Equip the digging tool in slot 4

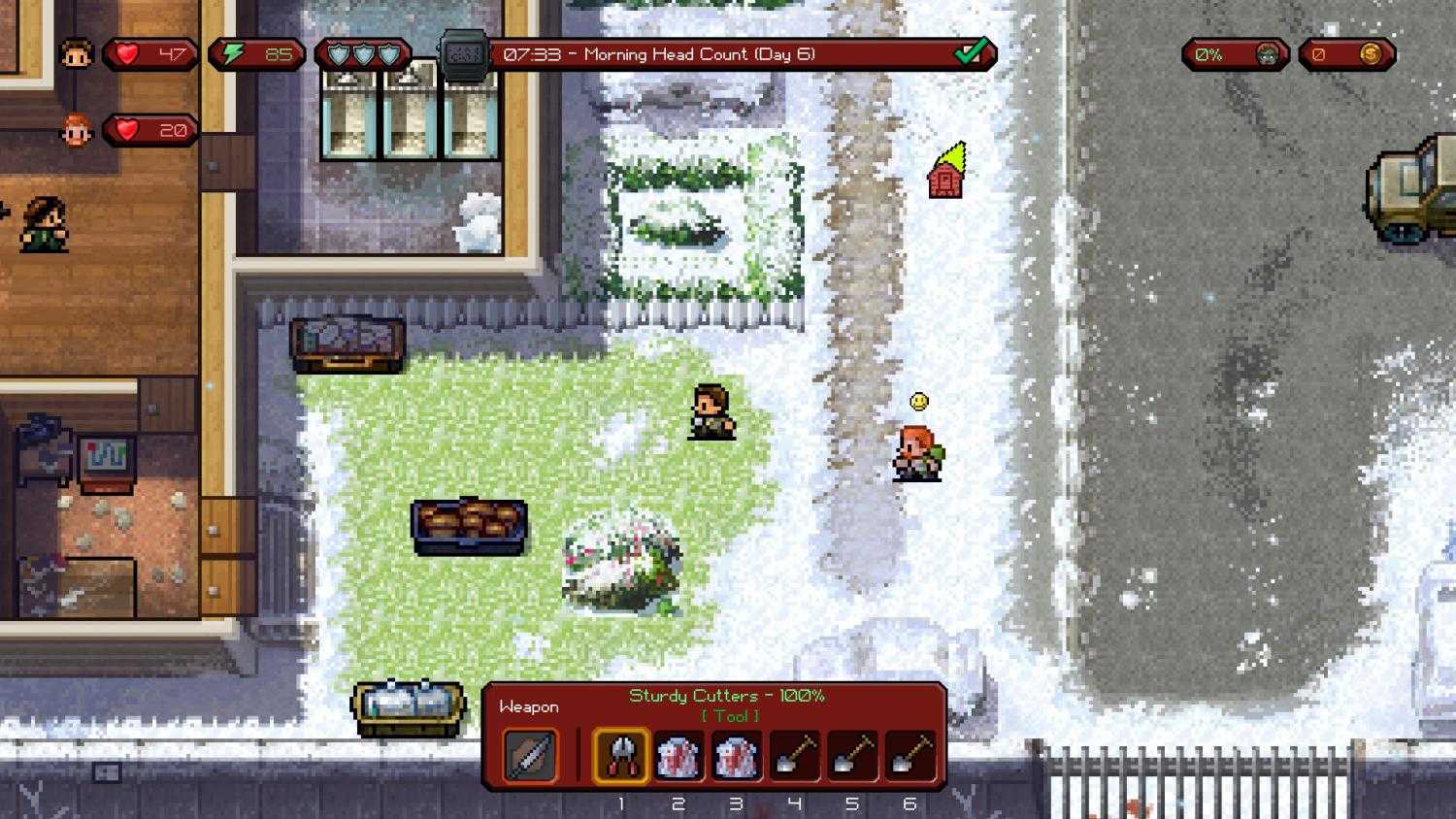794,757
